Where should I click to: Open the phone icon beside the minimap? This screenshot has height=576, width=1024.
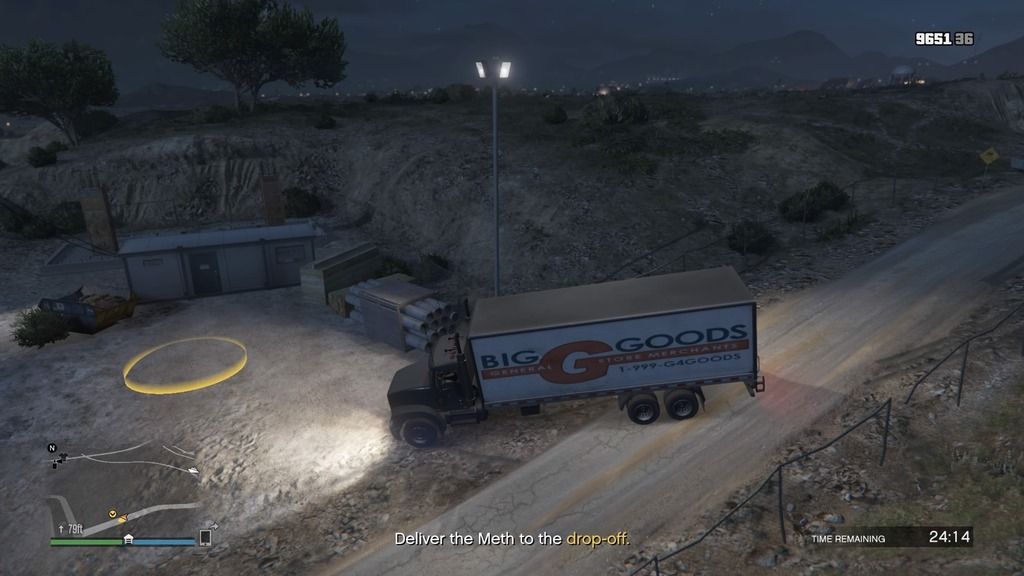click(205, 537)
